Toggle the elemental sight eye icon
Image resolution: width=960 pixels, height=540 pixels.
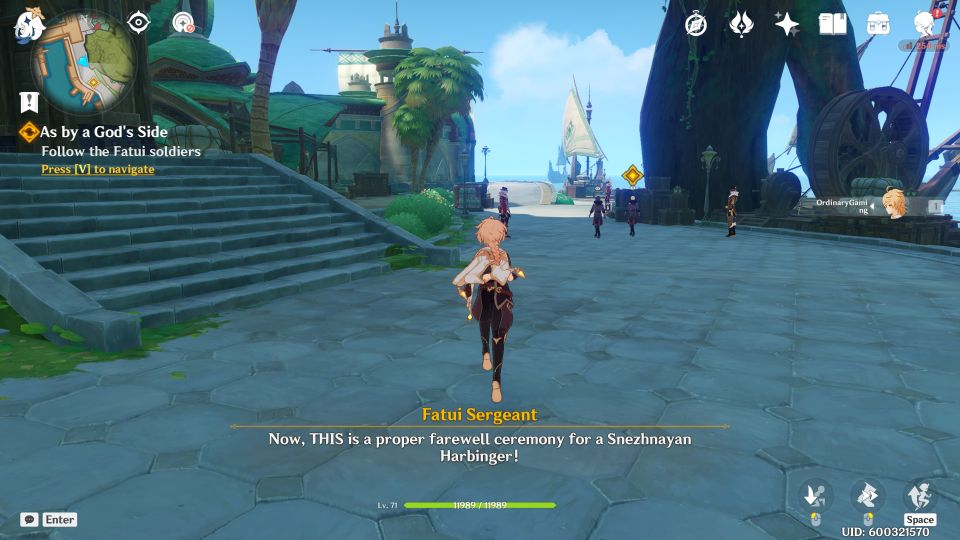click(x=138, y=22)
